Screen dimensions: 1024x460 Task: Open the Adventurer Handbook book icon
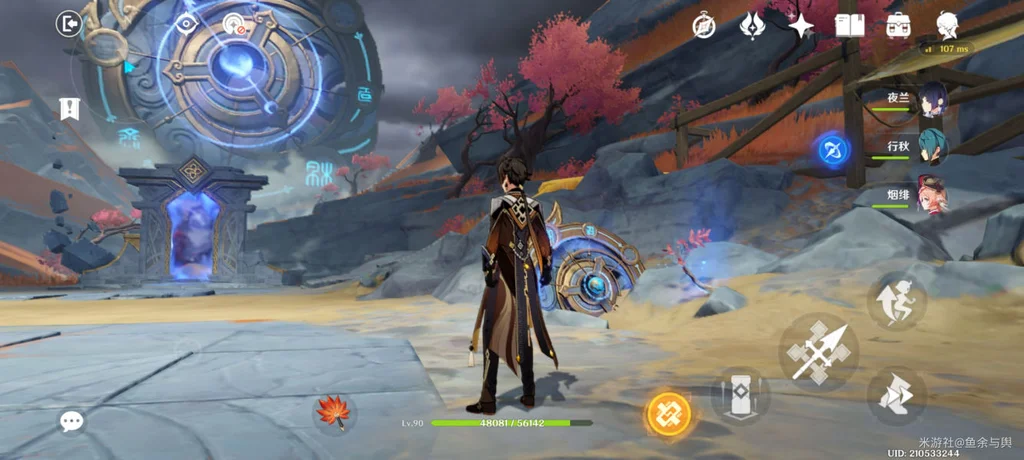[x=850, y=27]
